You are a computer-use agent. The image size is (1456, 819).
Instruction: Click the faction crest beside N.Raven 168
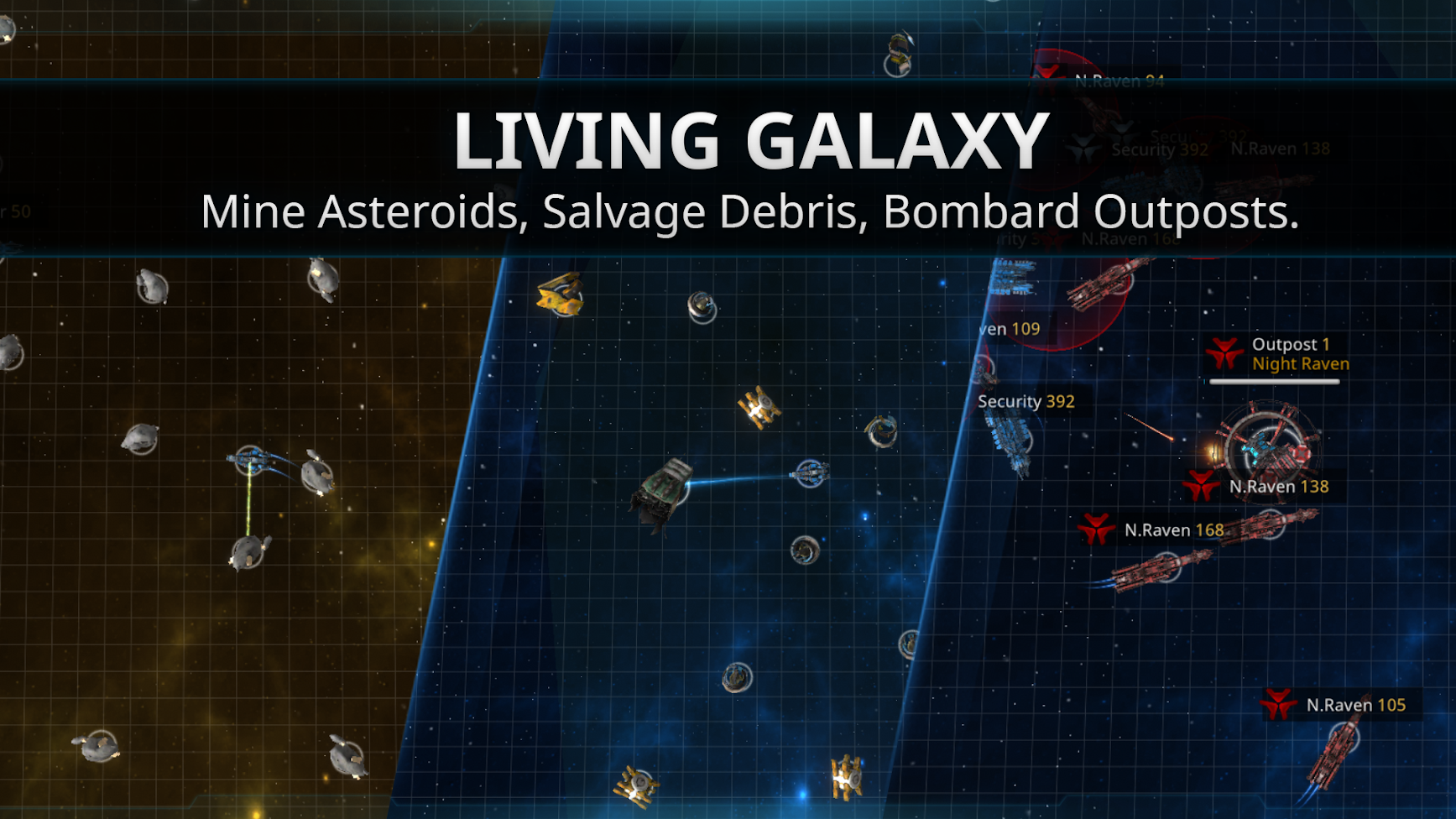coord(1095,530)
